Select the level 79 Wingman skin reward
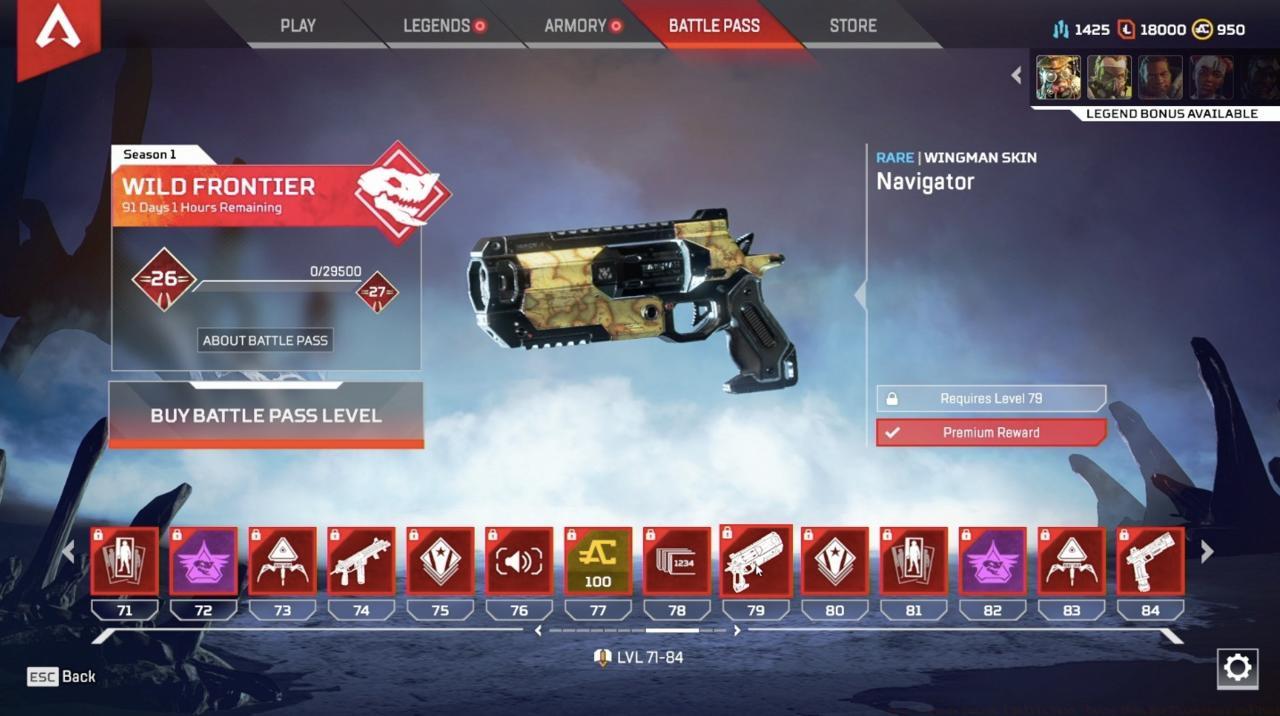This screenshot has height=716, width=1280. pos(756,562)
